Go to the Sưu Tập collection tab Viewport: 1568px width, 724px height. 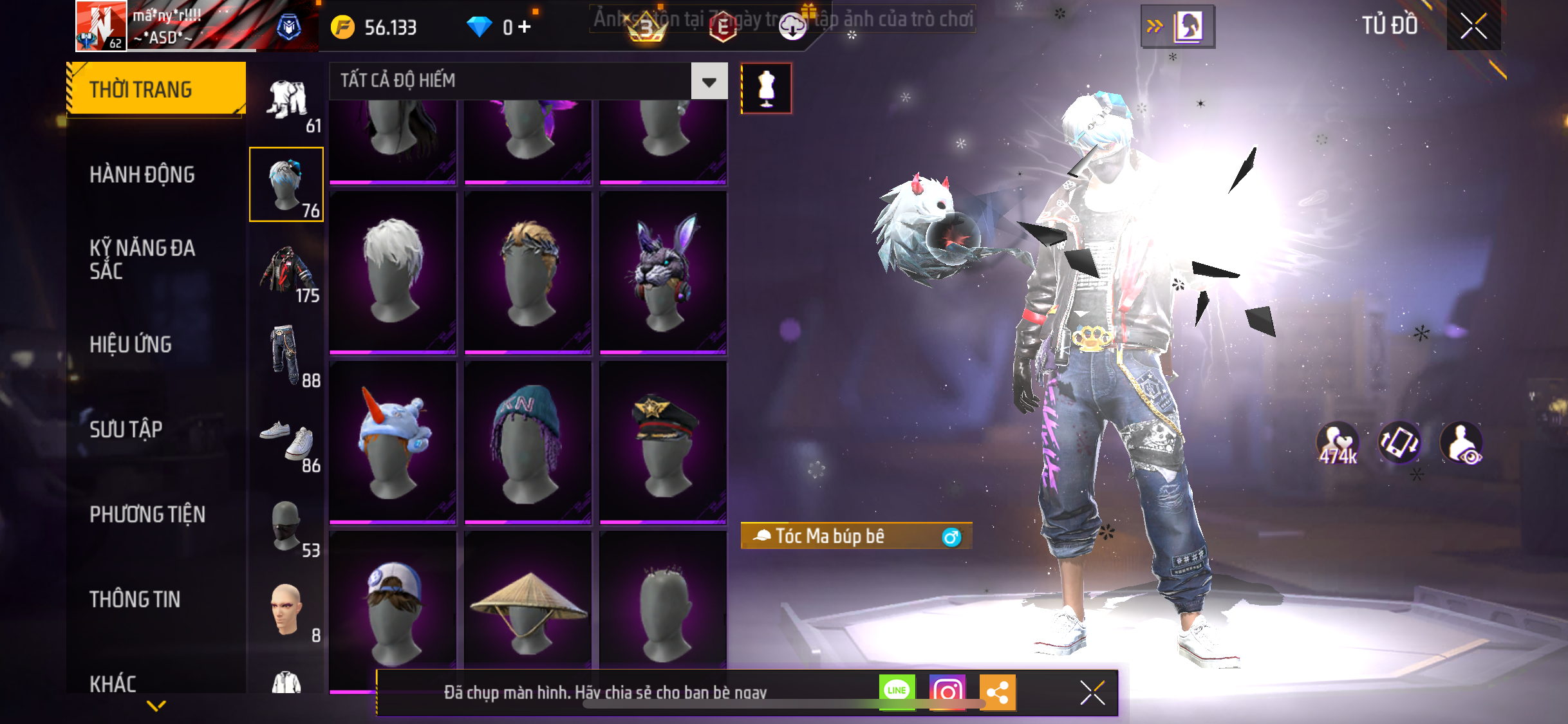tap(126, 429)
